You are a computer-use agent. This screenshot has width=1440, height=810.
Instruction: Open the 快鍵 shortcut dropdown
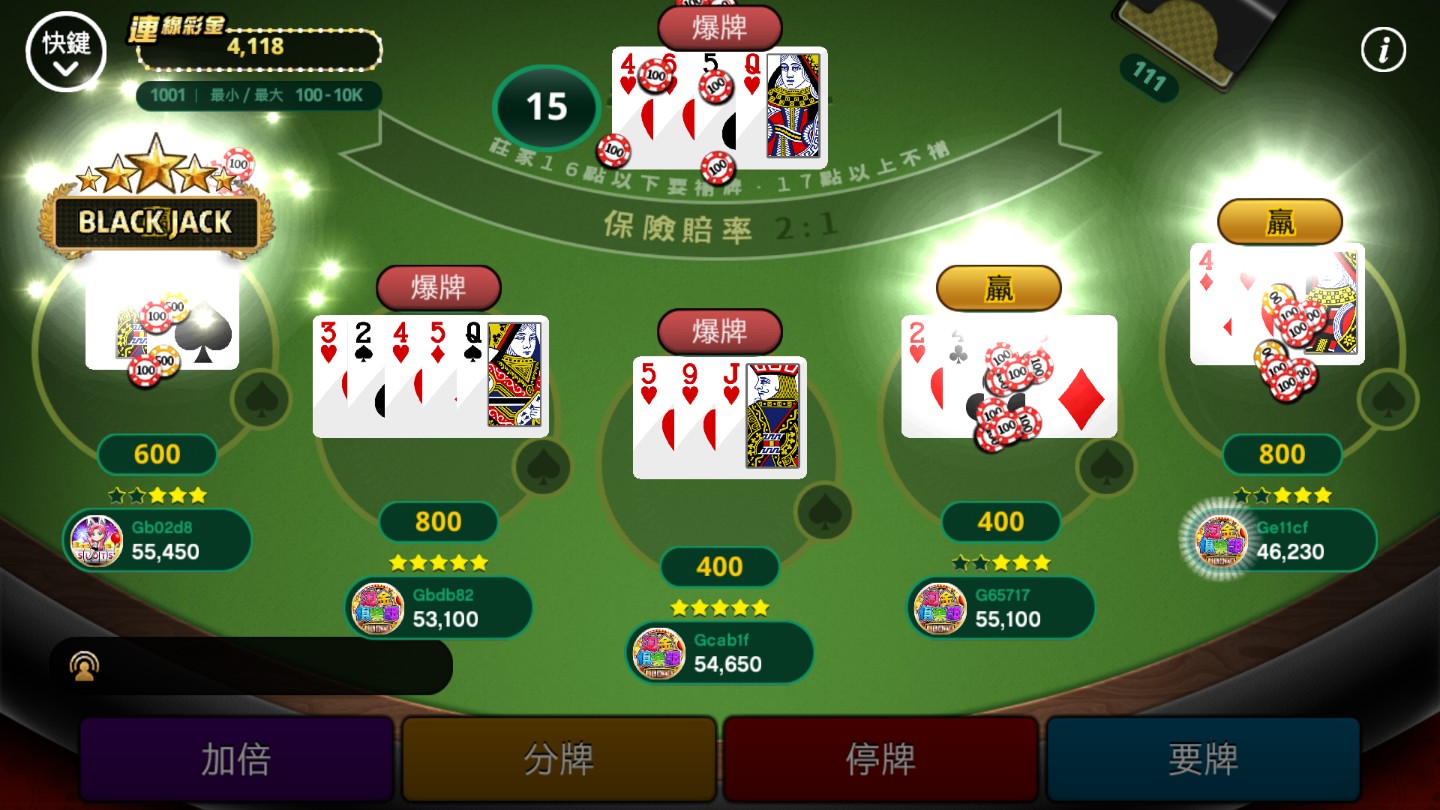(66, 52)
